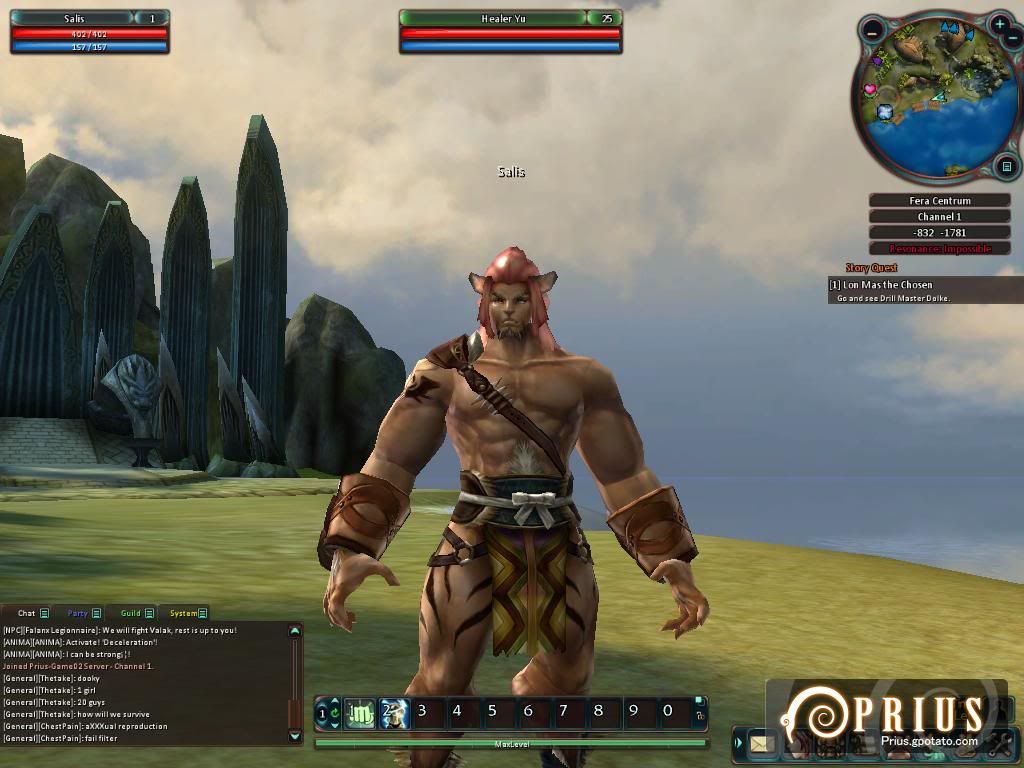Open the Party chat tab
This screenshot has height=768, width=1024.
(78, 613)
